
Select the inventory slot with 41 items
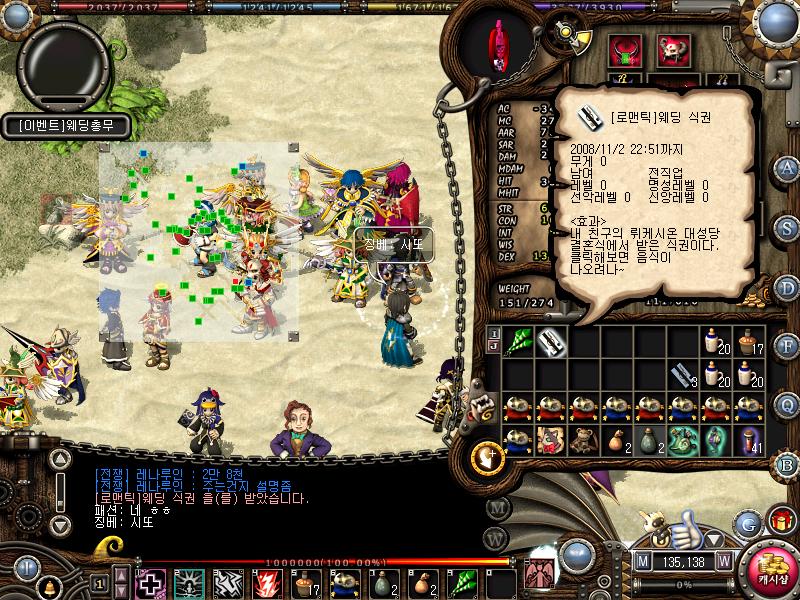(x=747, y=439)
